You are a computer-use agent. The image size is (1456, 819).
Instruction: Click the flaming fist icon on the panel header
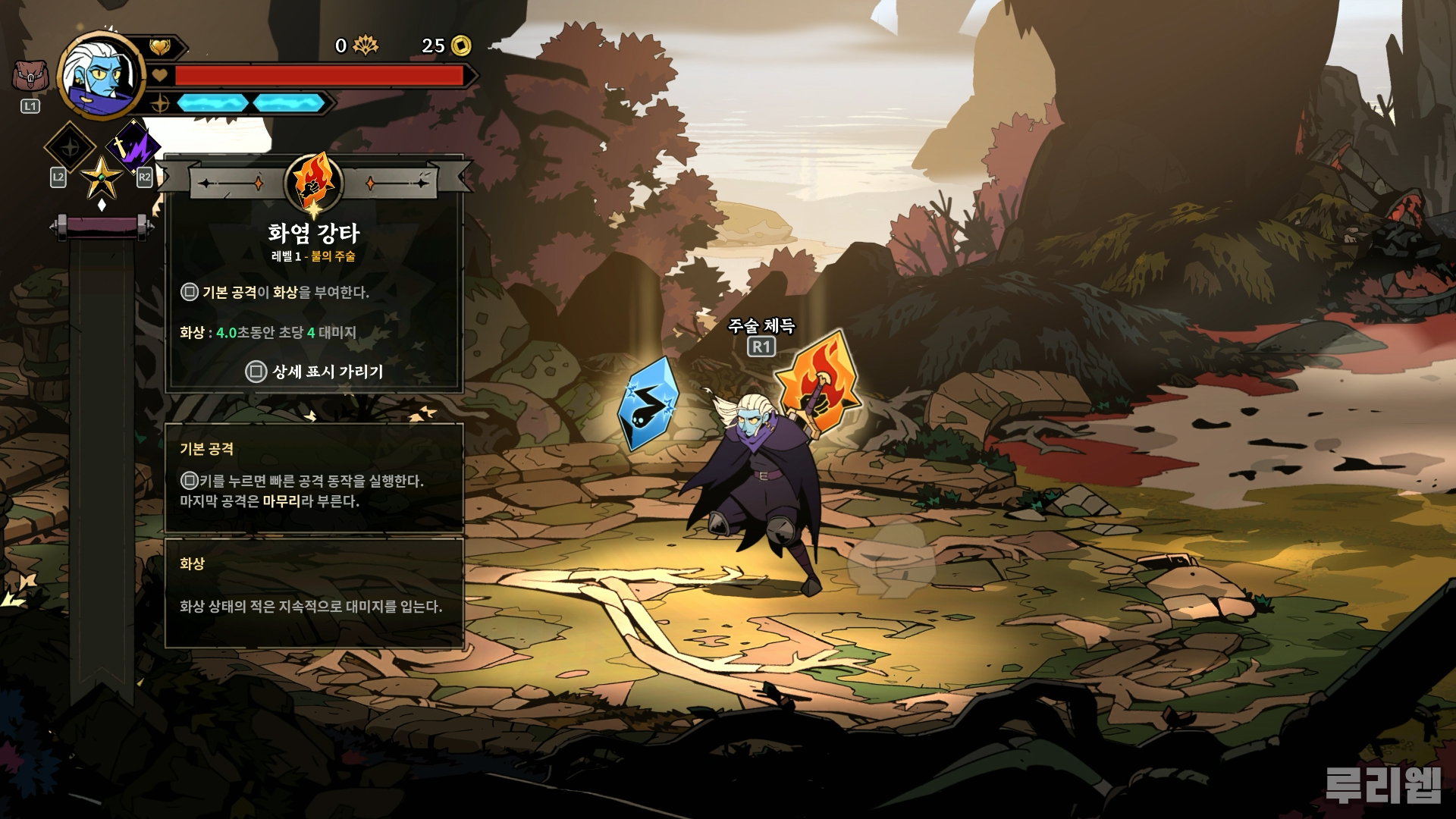313,184
